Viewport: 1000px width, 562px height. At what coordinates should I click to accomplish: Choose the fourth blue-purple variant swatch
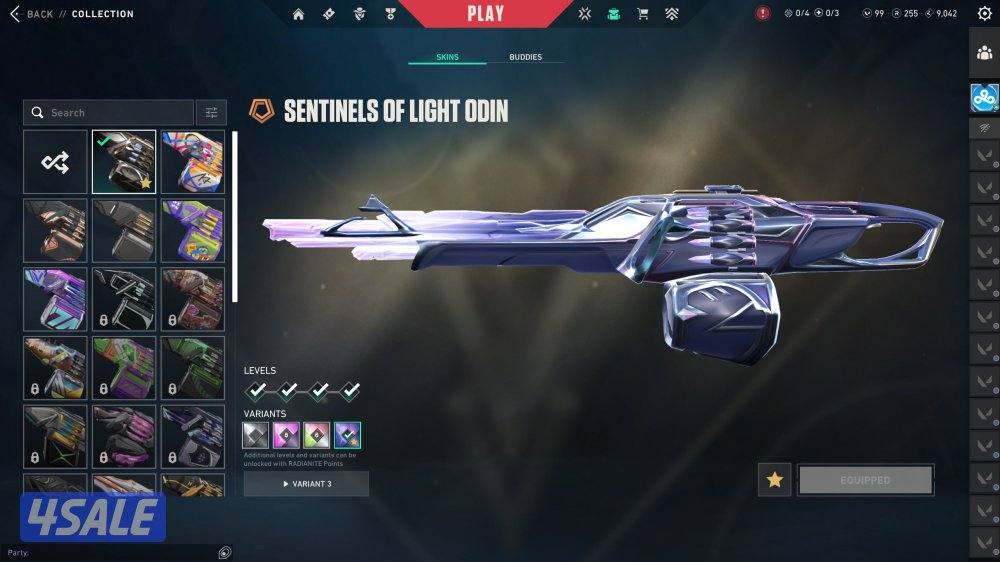coord(348,435)
